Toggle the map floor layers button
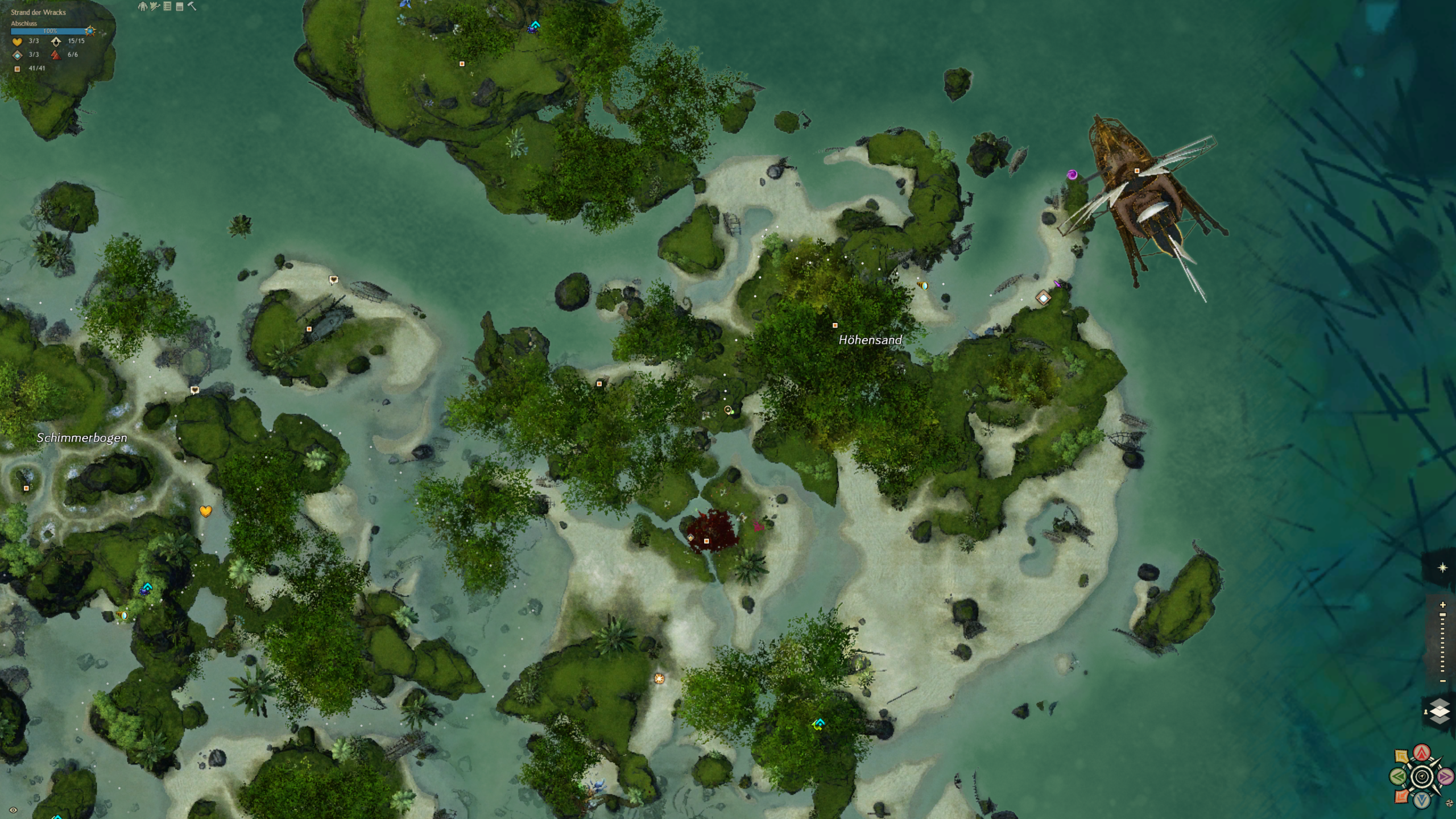This screenshot has height=819, width=1456. [1439, 712]
